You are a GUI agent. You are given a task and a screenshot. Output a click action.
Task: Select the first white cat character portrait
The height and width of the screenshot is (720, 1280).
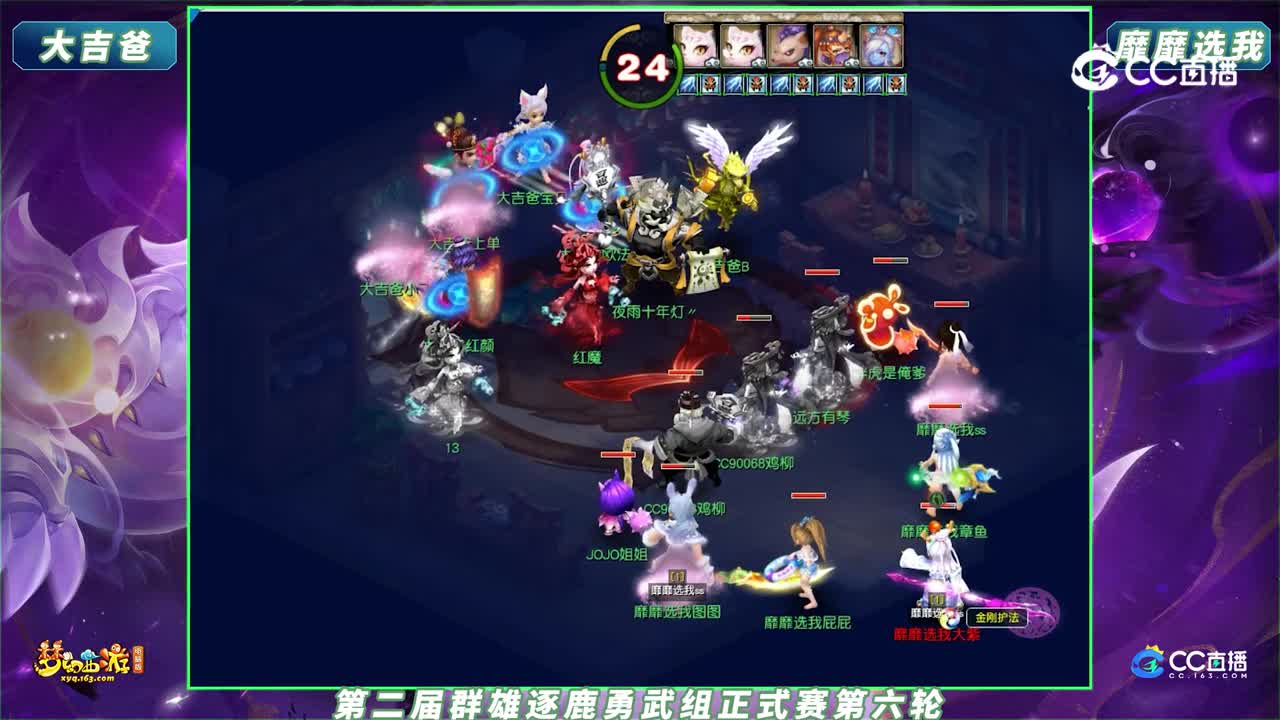point(697,46)
